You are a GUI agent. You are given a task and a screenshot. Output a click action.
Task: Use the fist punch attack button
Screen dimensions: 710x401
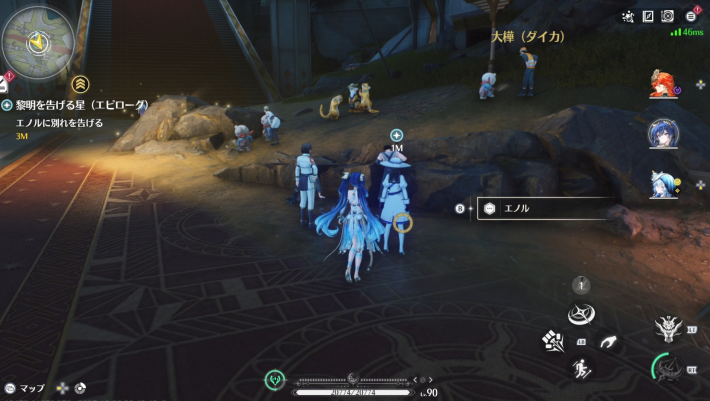tap(555, 342)
